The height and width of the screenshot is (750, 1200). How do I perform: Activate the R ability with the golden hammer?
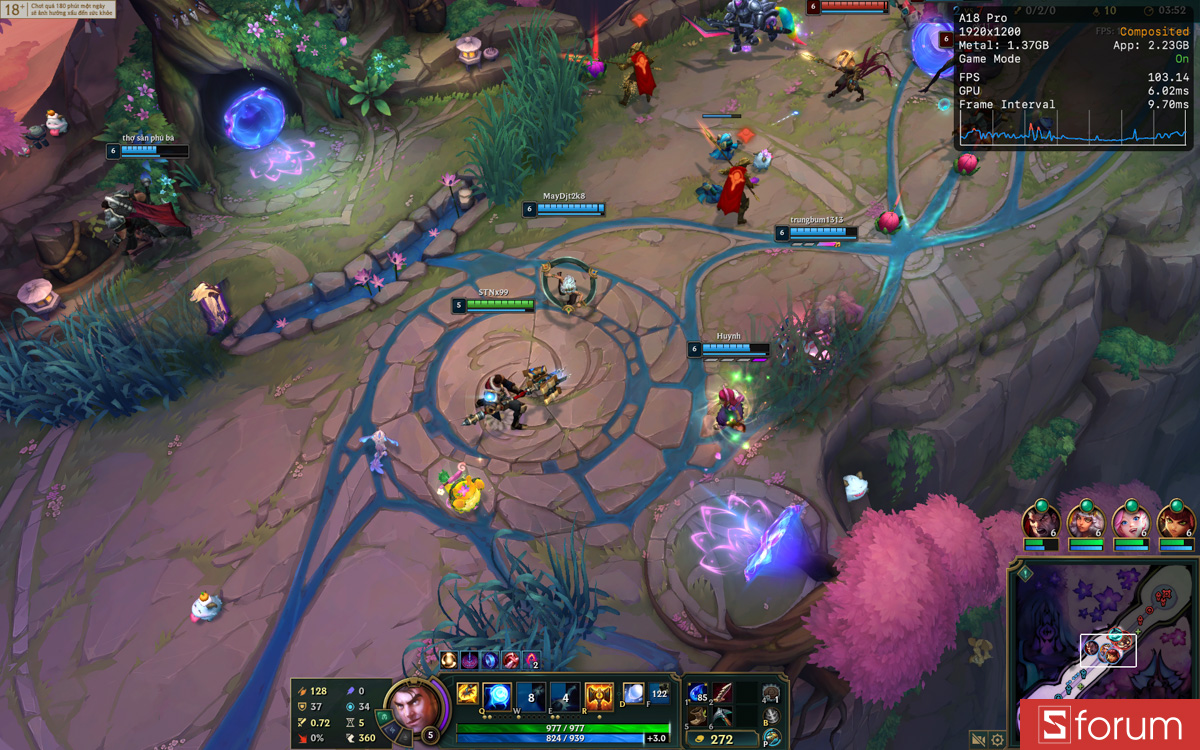pos(599,695)
